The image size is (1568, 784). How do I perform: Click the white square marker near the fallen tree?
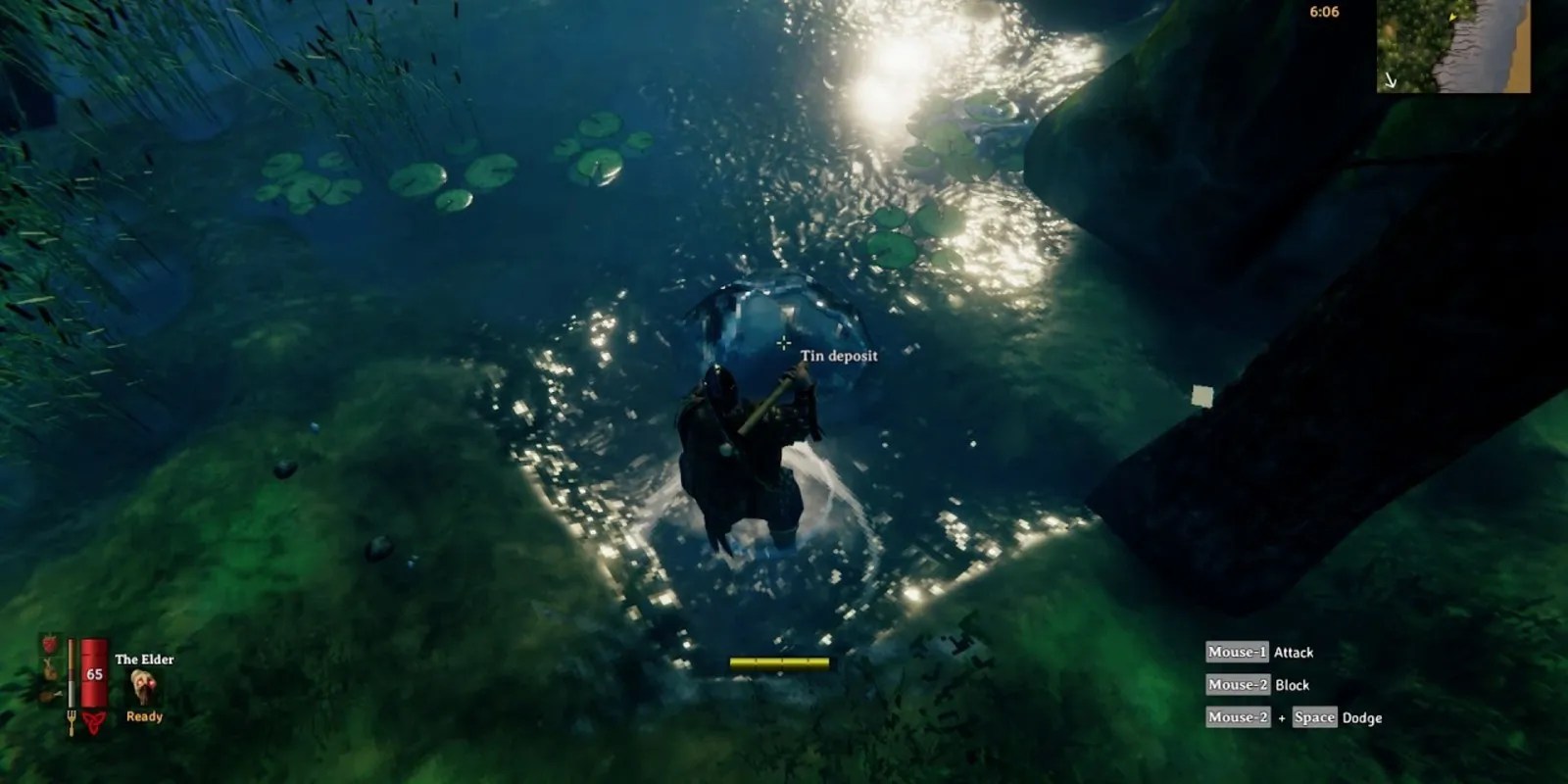click(x=1200, y=396)
